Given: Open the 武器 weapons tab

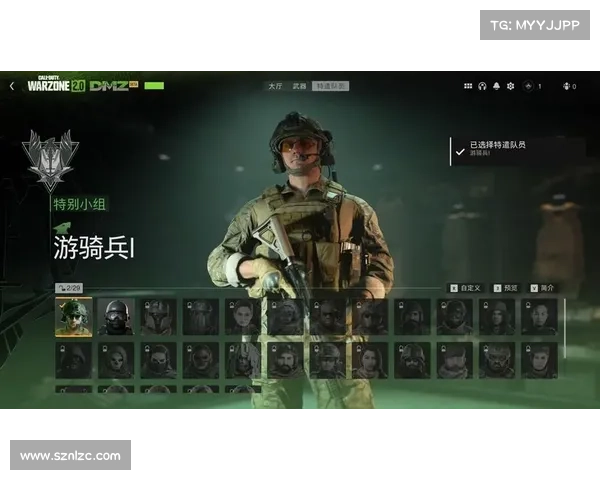Looking at the screenshot, I should tap(299, 87).
